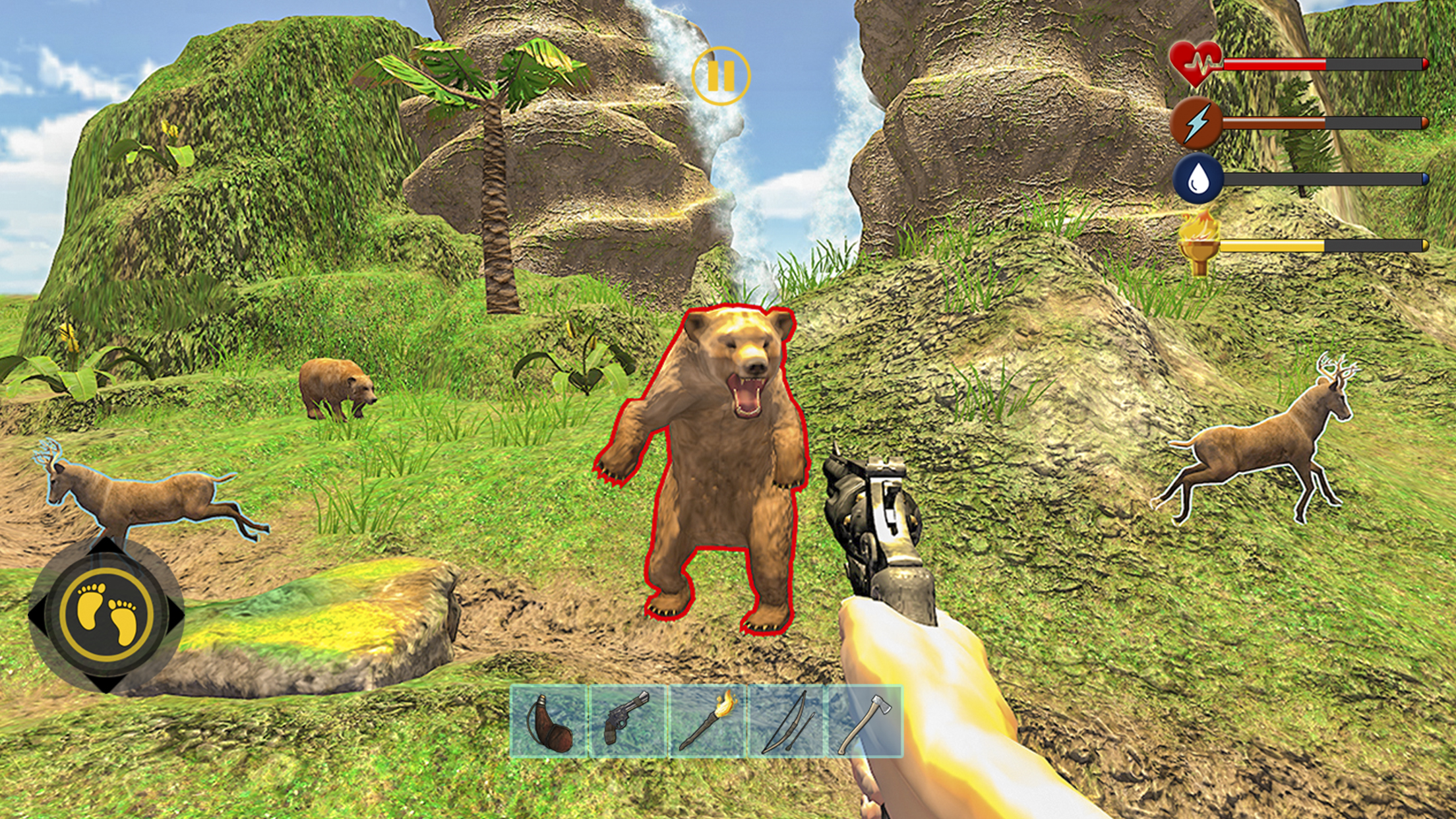Tap the footprints movement joystick
Image resolution: width=1456 pixels, height=819 pixels.
click(x=107, y=613)
